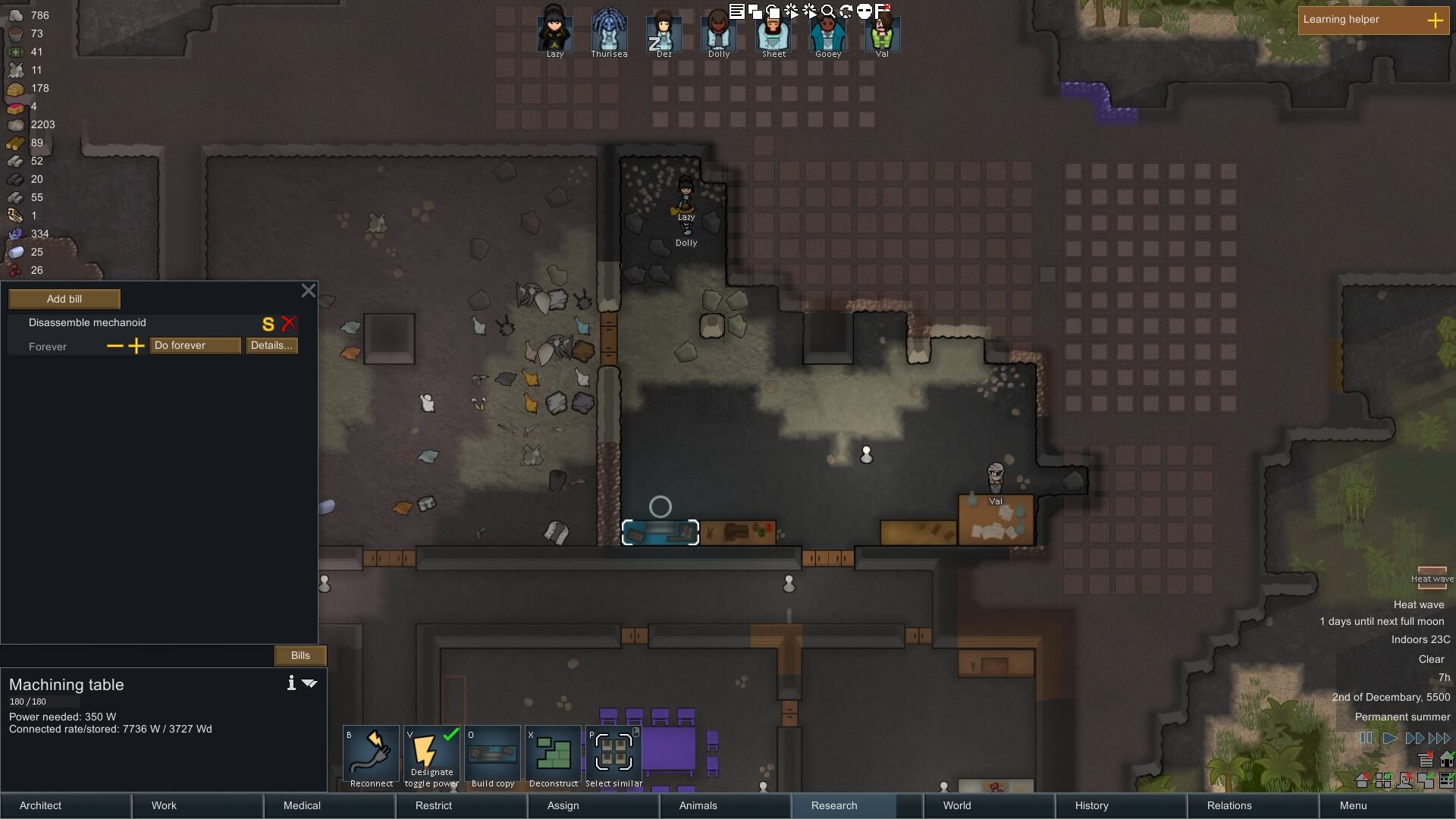Delete the Disassemble mechanoid bill

pyautogui.click(x=289, y=324)
